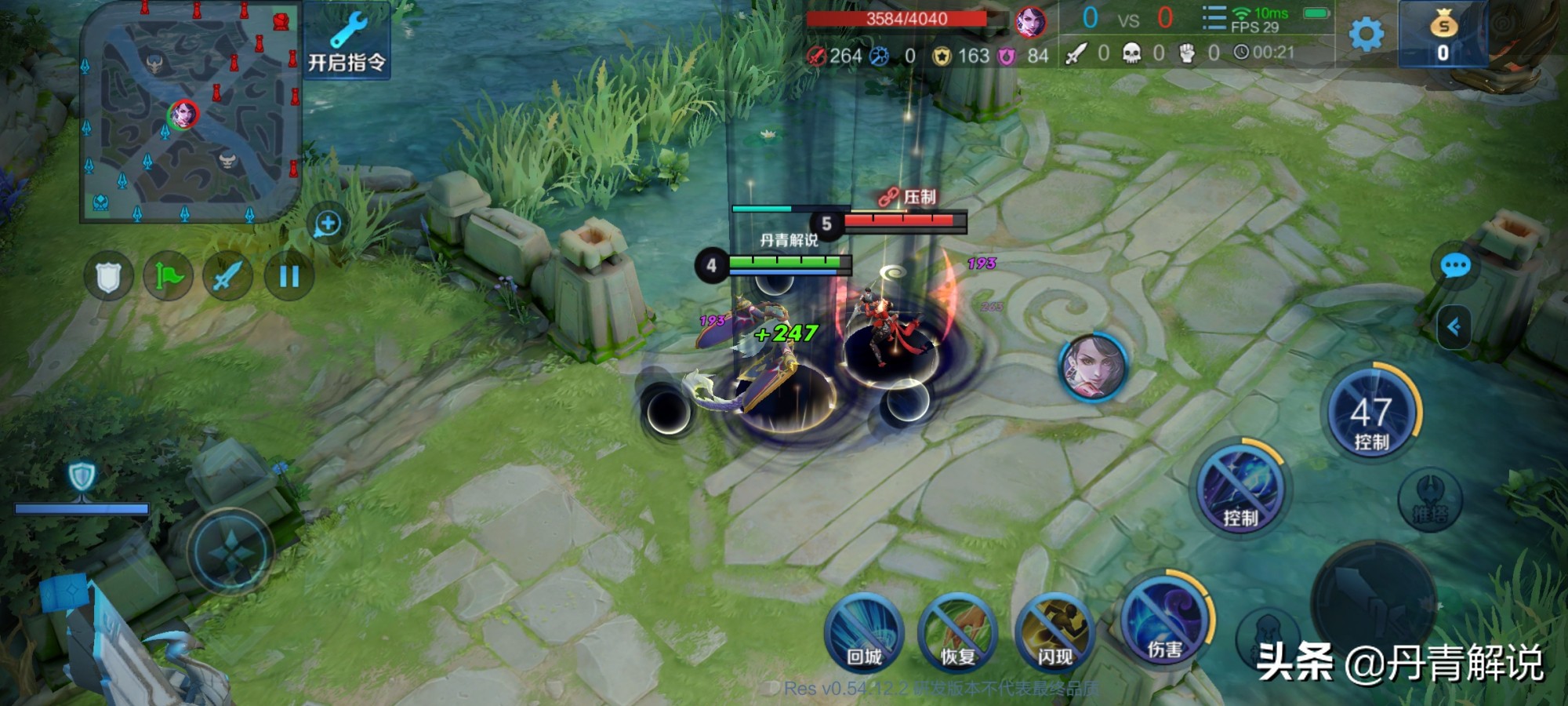Viewport: 1568px width, 706px height.
Task: Expand the side panel arrow
Action: (1454, 326)
